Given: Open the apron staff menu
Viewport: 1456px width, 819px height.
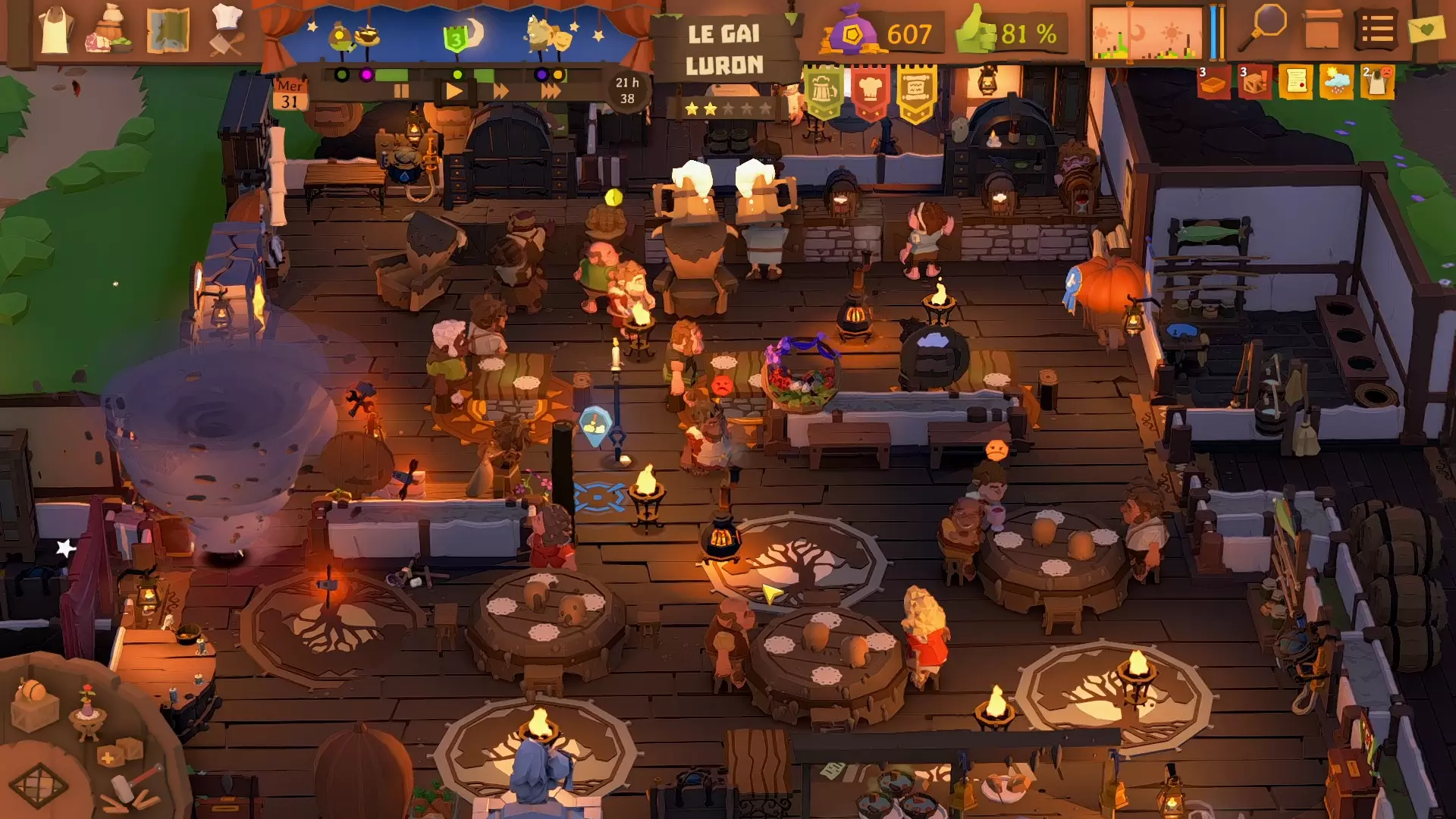Looking at the screenshot, I should (55, 32).
